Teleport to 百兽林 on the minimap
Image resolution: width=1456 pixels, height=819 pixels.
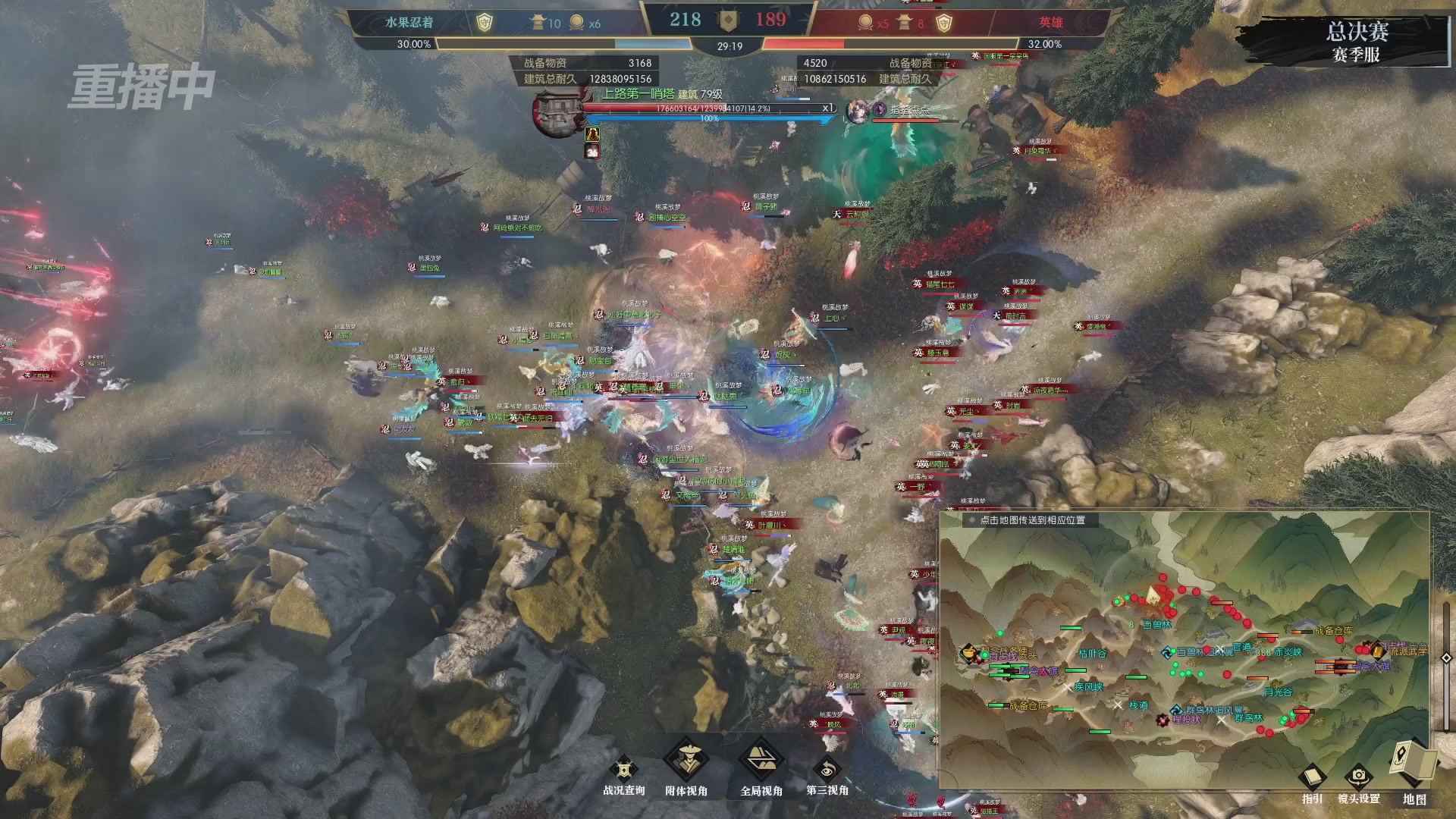click(x=1156, y=625)
